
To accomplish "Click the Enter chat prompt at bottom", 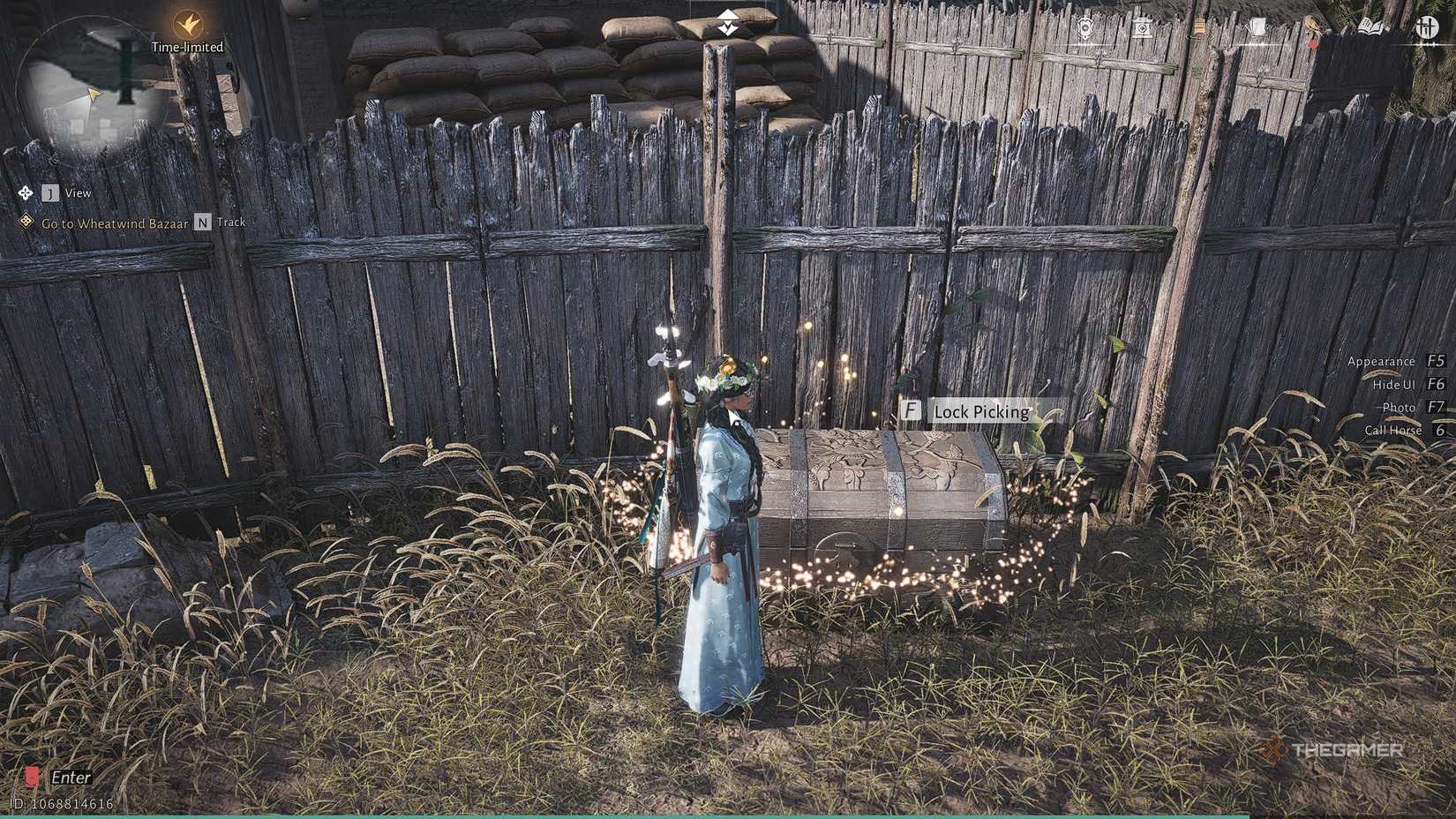I will click(x=71, y=777).
